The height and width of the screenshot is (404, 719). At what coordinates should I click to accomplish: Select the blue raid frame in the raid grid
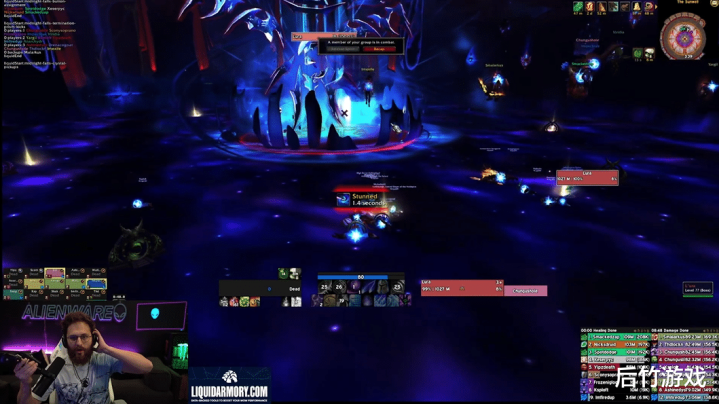pyautogui.click(x=96, y=284)
